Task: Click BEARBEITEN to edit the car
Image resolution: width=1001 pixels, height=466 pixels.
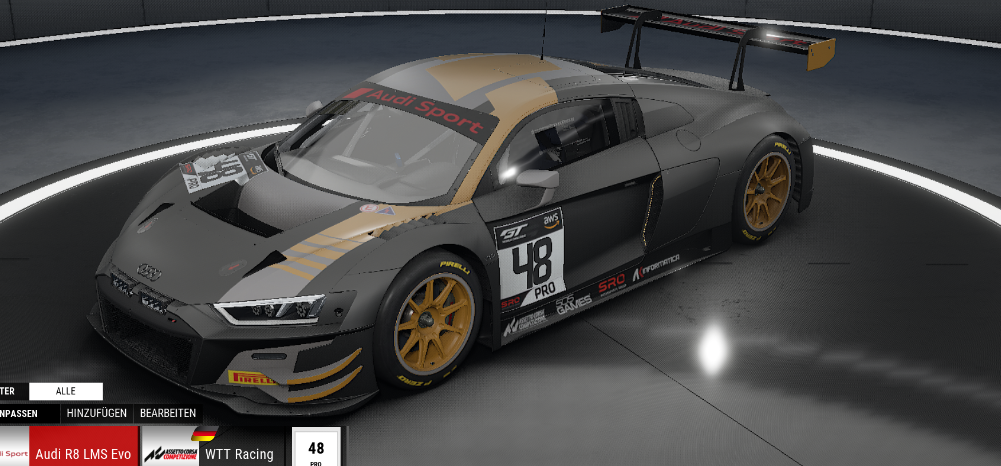Action: [x=167, y=413]
